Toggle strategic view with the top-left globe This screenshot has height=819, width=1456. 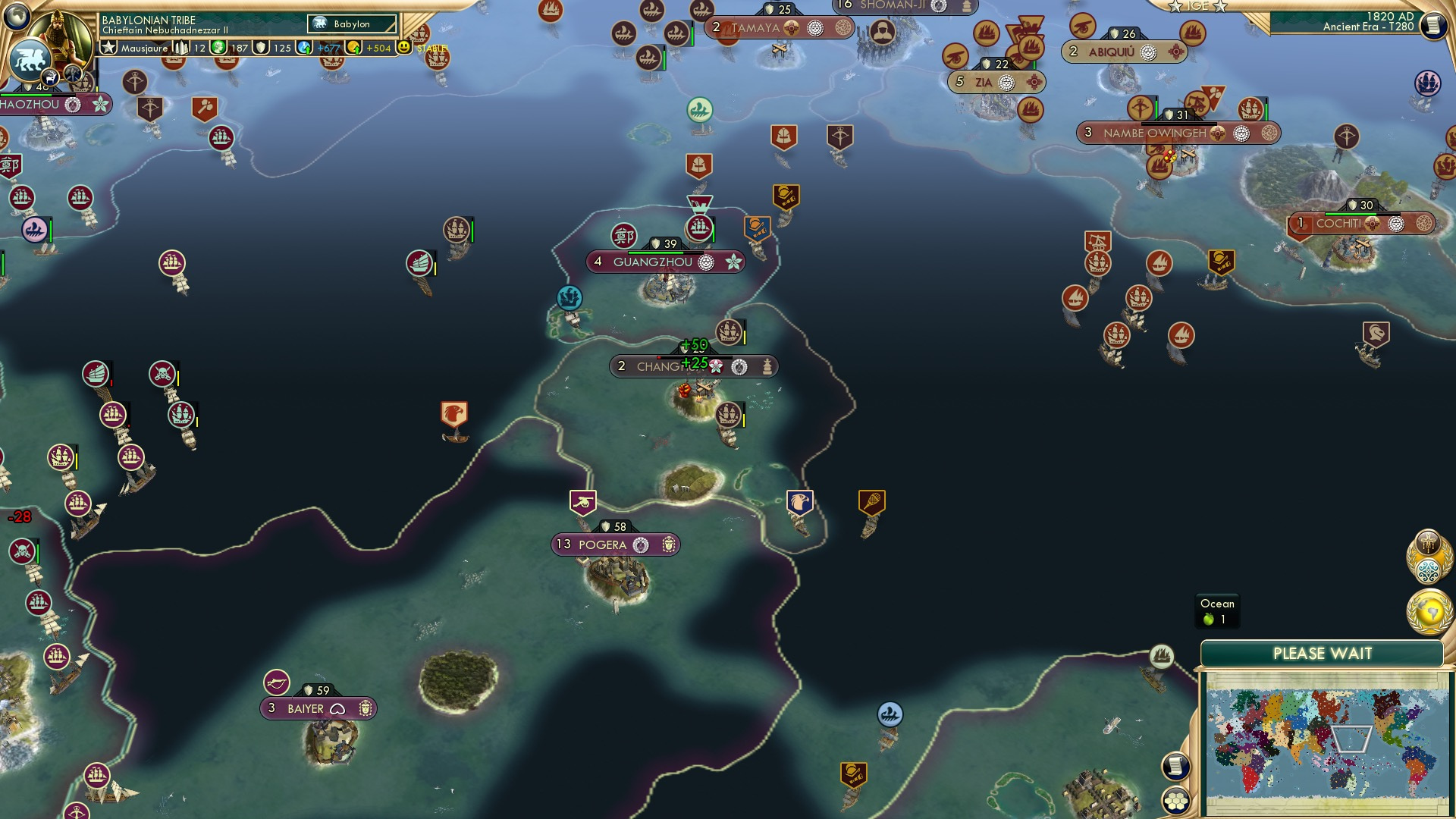[17, 17]
